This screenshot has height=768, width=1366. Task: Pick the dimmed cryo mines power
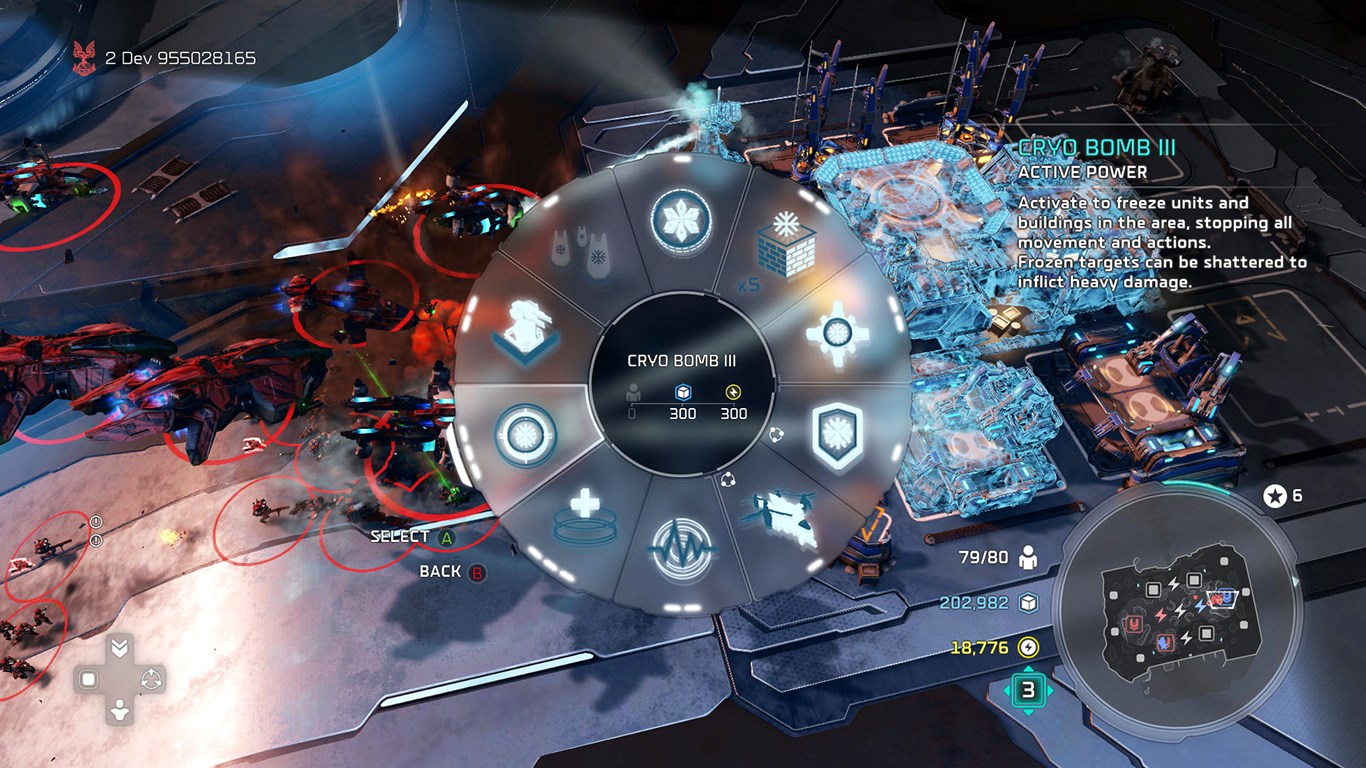click(580, 250)
